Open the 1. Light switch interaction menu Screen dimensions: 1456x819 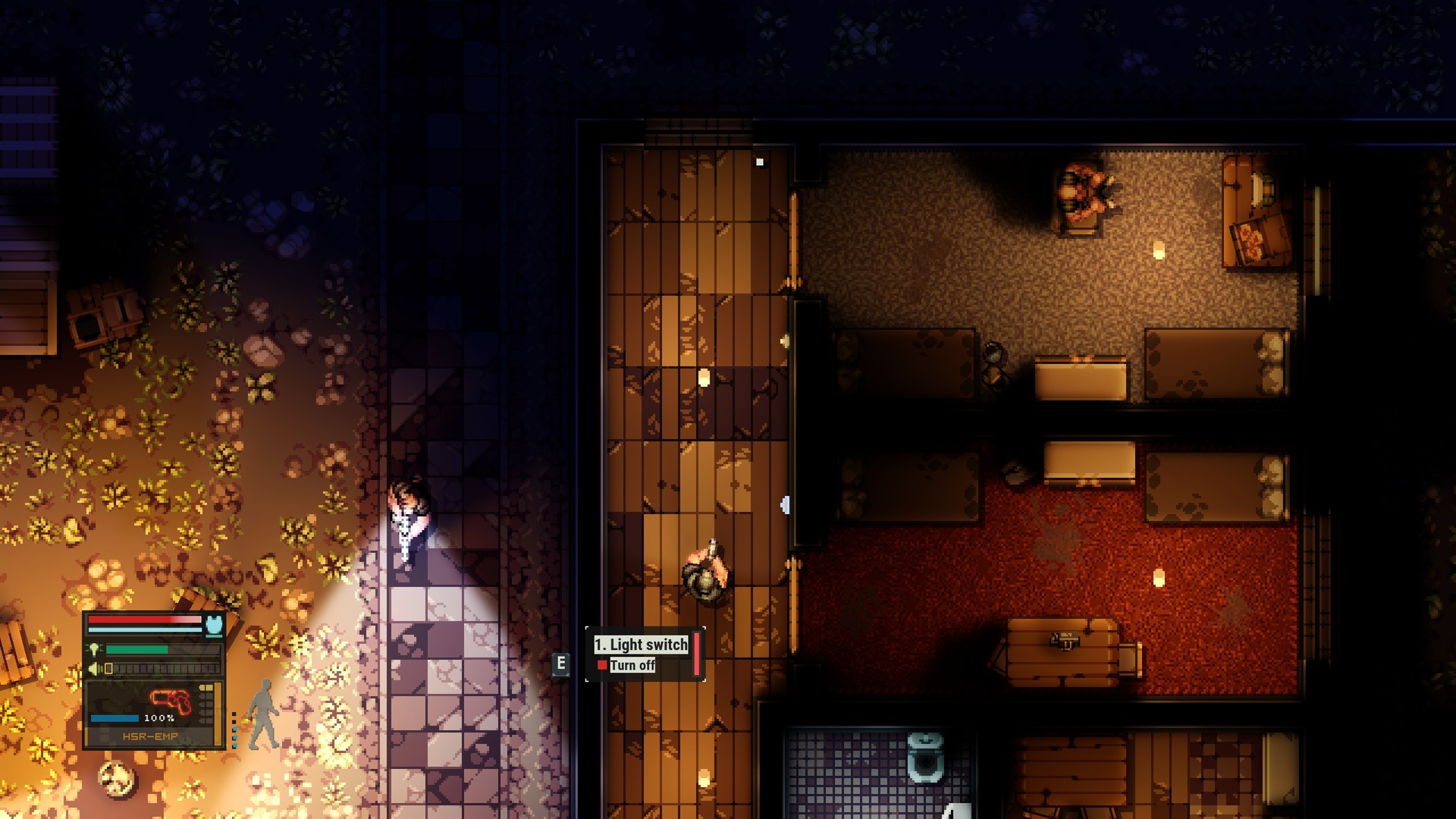pyautogui.click(x=641, y=645)
